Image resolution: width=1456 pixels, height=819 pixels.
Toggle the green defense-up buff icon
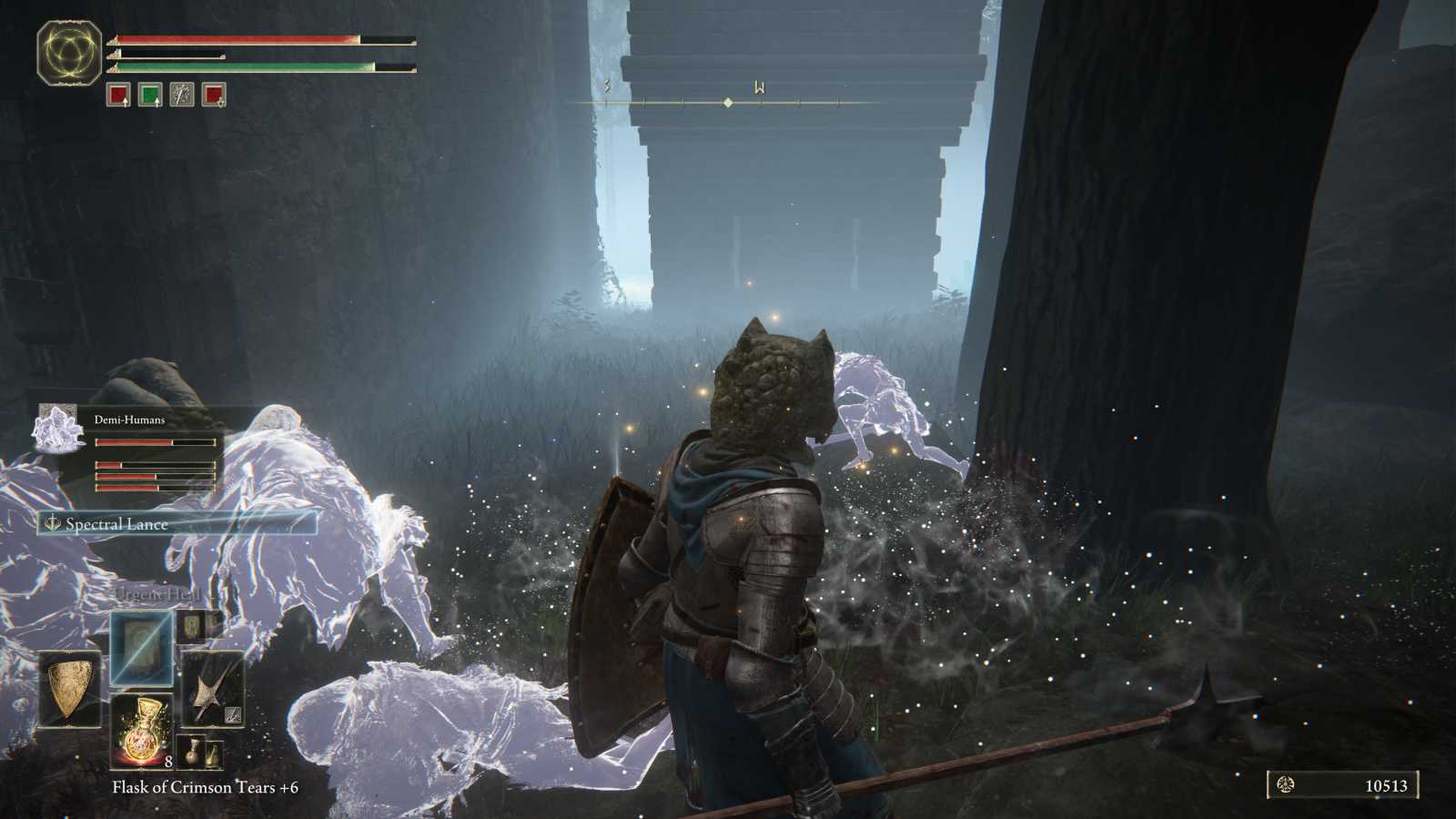[x=151, y=95]
